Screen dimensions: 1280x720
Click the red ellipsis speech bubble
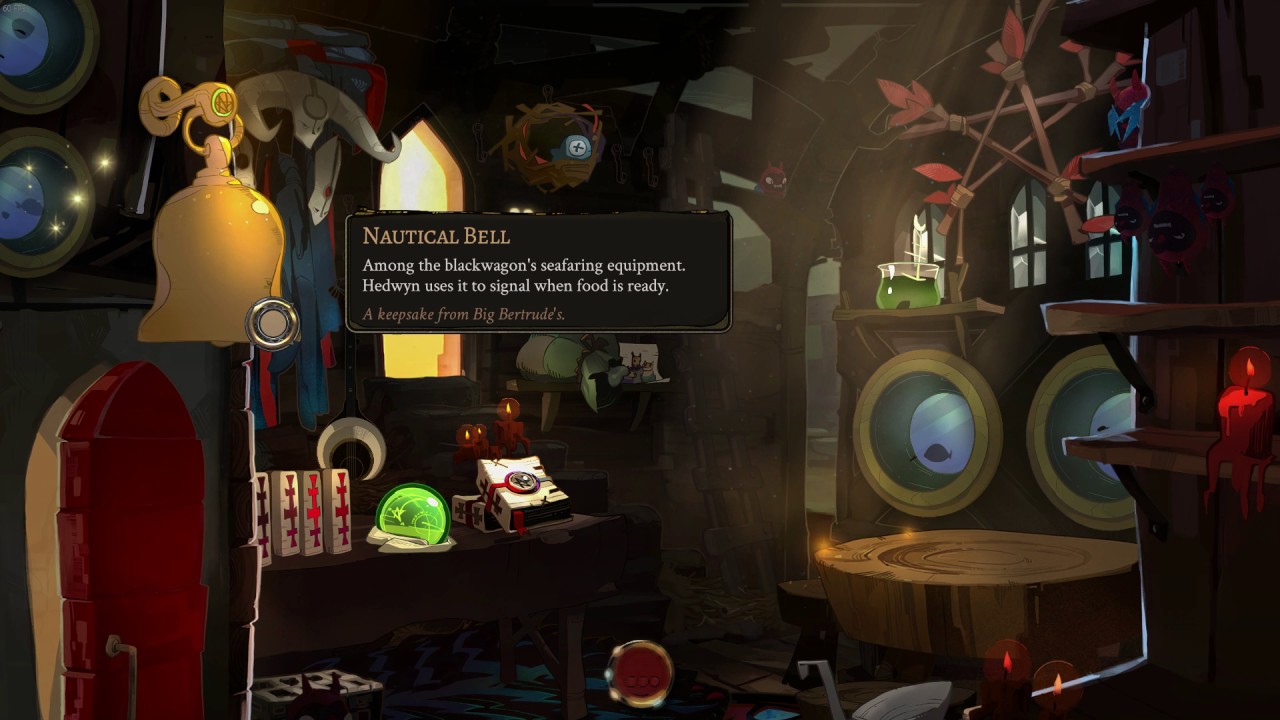(639, 671)
